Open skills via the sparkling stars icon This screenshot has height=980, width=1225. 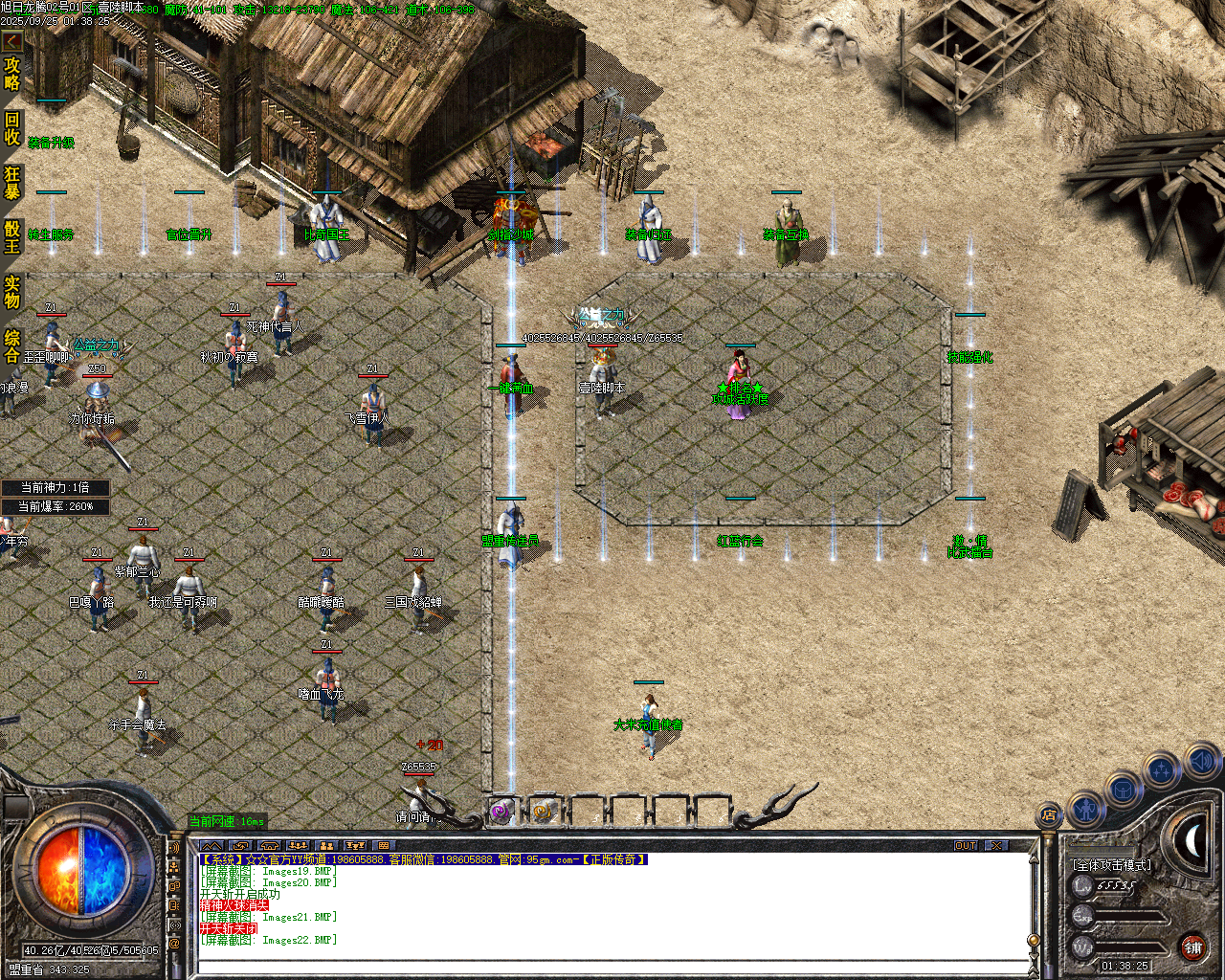(1161, 768)
